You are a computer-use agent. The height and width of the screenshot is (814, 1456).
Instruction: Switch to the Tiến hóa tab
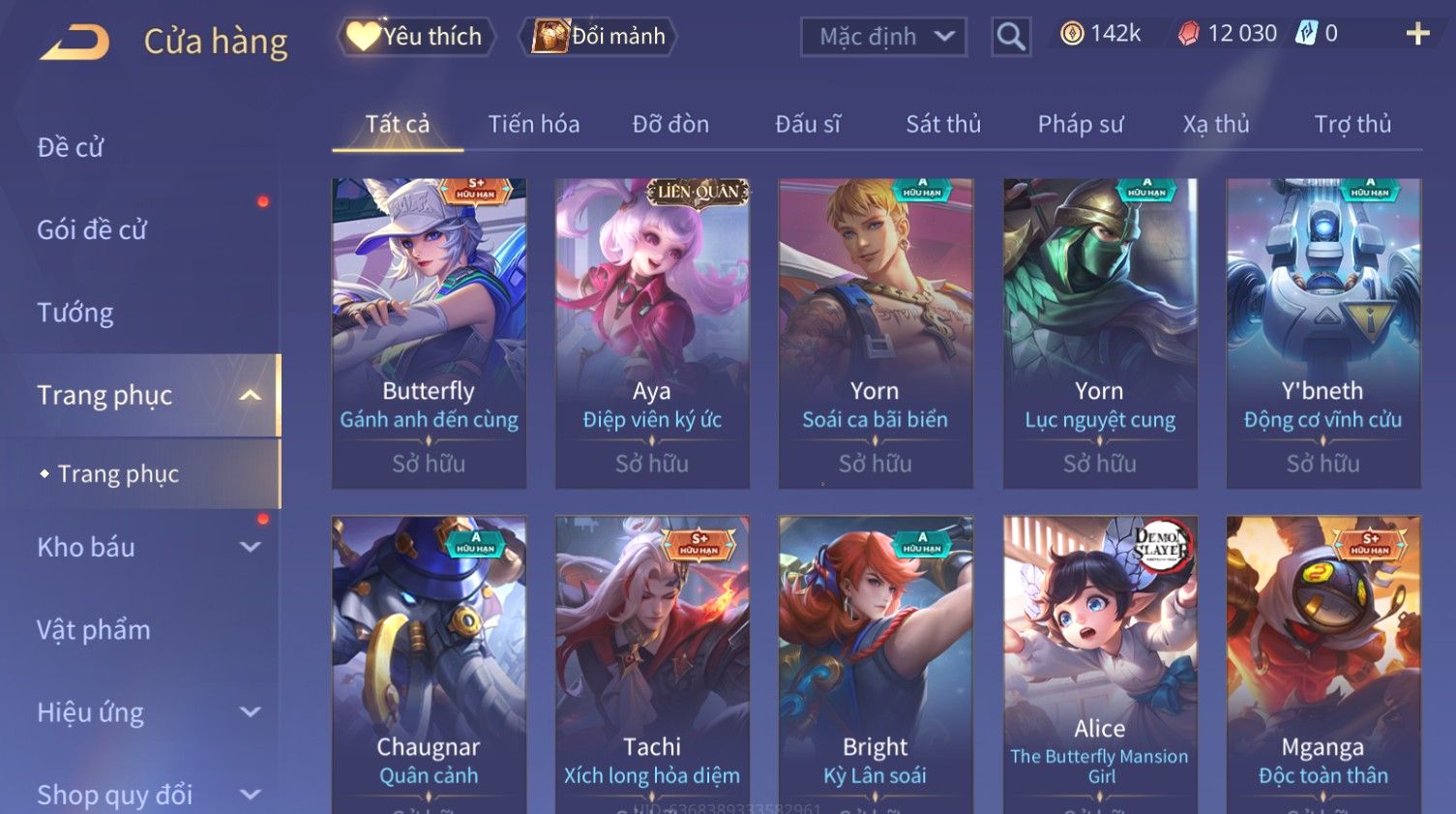(x=533, y=125)
